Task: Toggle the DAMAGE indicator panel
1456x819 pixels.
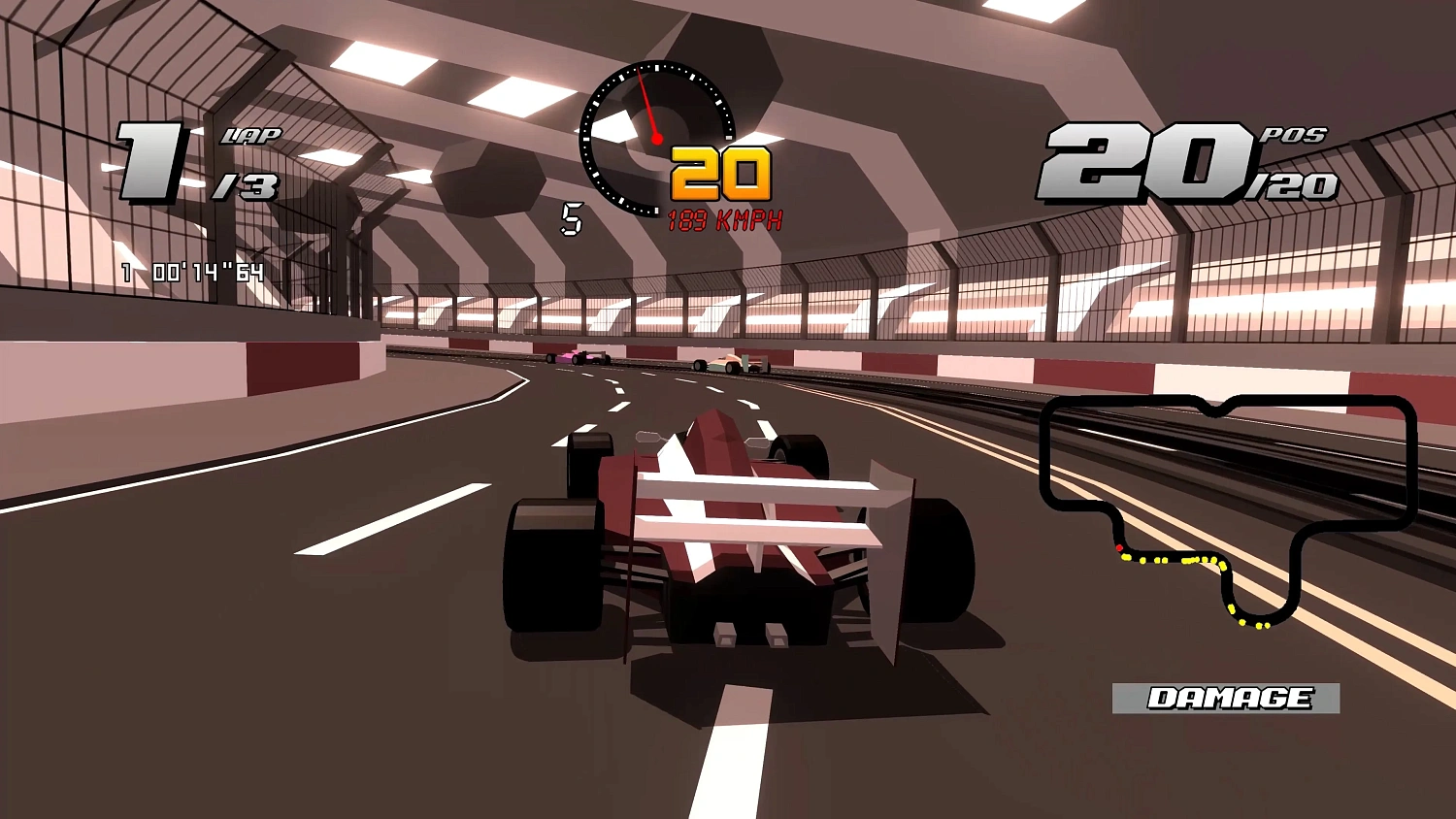Action: [1229, 696]
